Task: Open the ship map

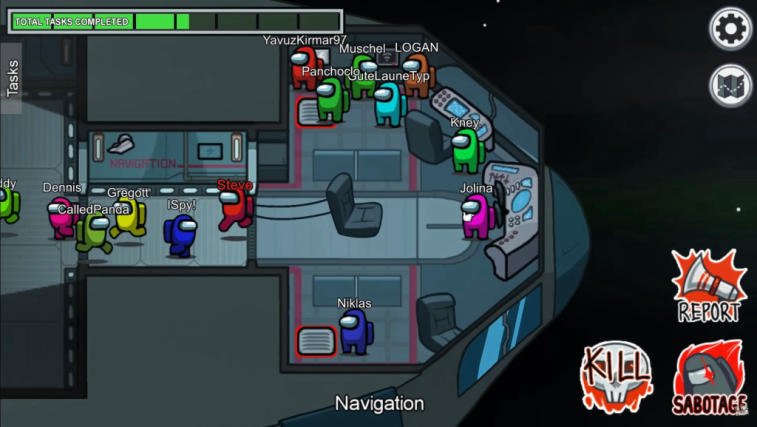Action: [730, 86]
